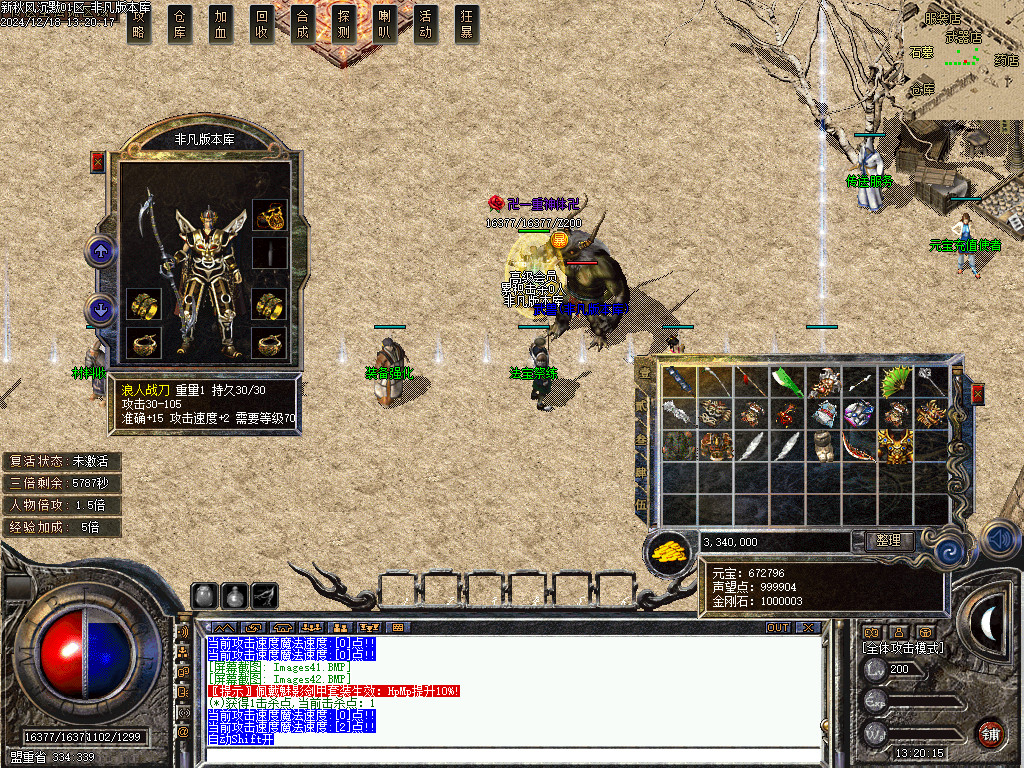Viewport: 1024px width, 768px height.
Task: Click the 加血 heal button
Action: (x=221, y=25)
